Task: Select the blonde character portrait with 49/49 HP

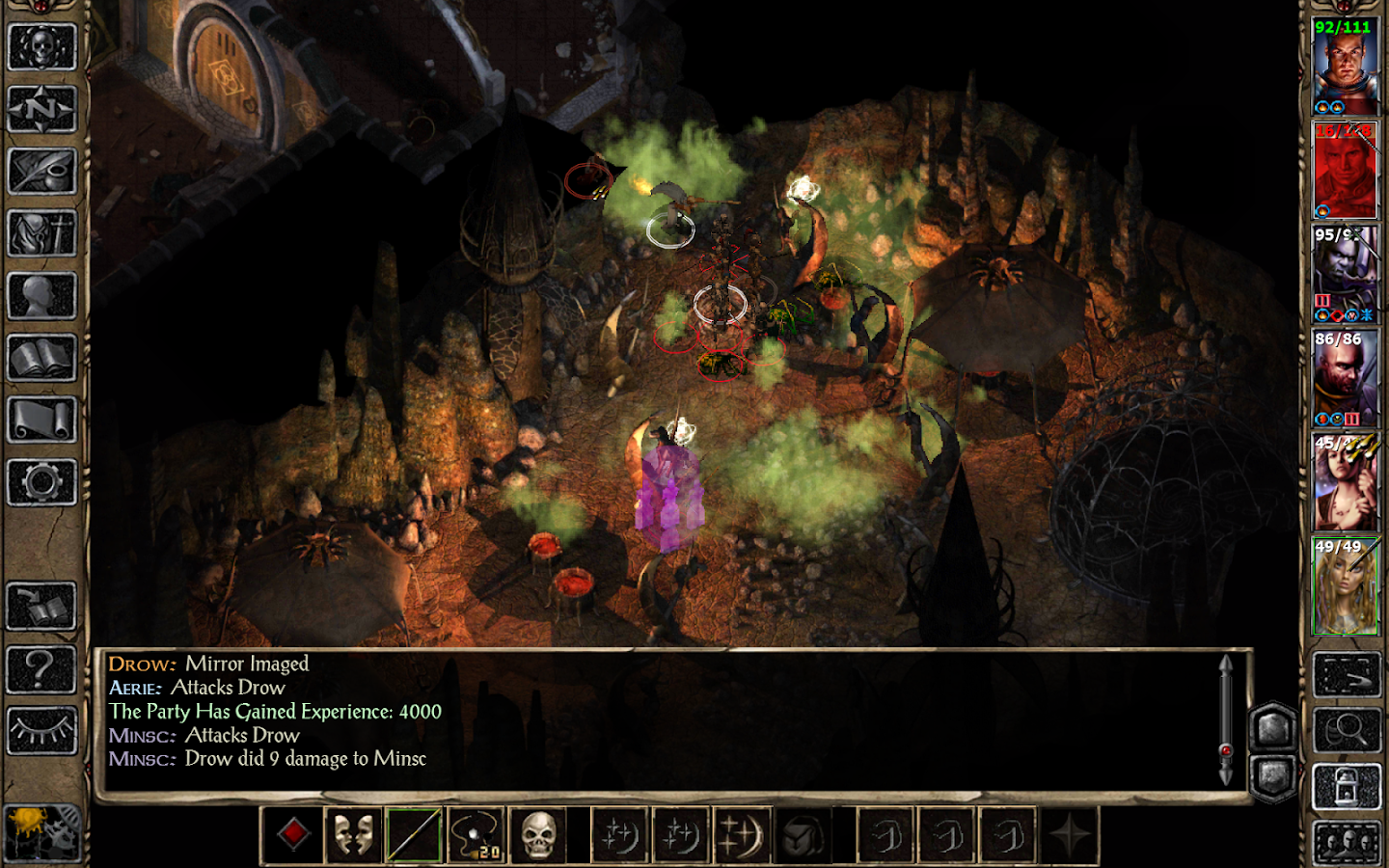Action: [x=1345, y=586]
